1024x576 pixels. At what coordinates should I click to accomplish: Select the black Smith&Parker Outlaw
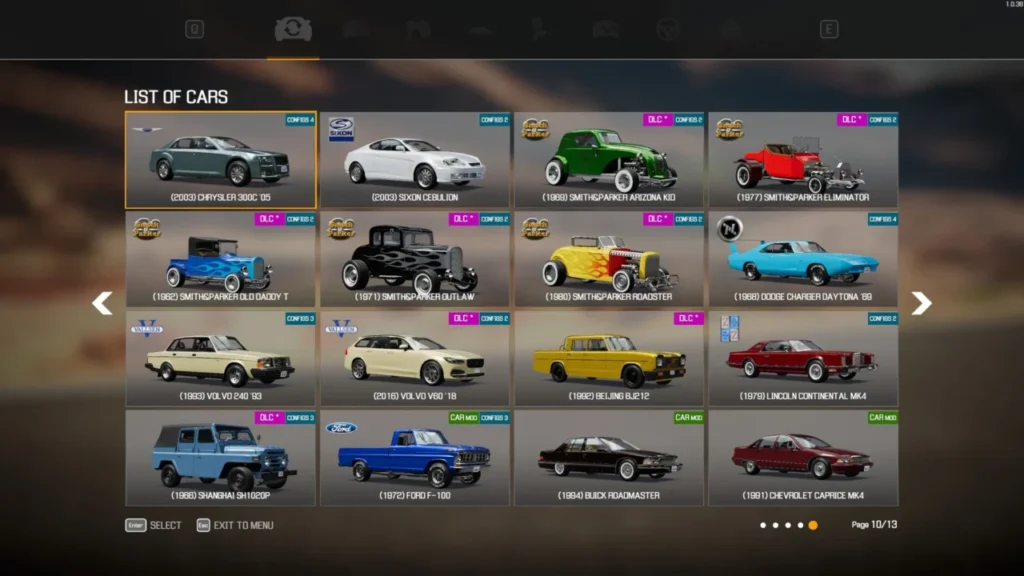[x=415, y=259]
